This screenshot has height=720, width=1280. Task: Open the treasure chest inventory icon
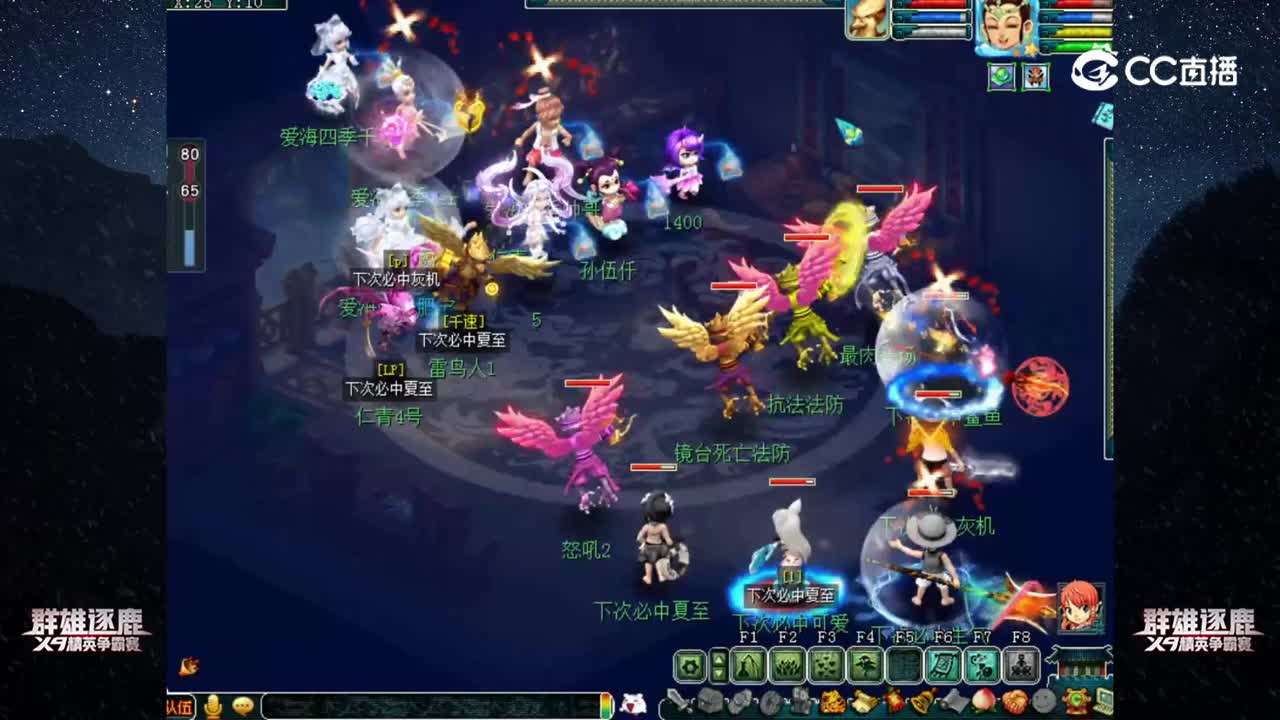pos(710,700)
